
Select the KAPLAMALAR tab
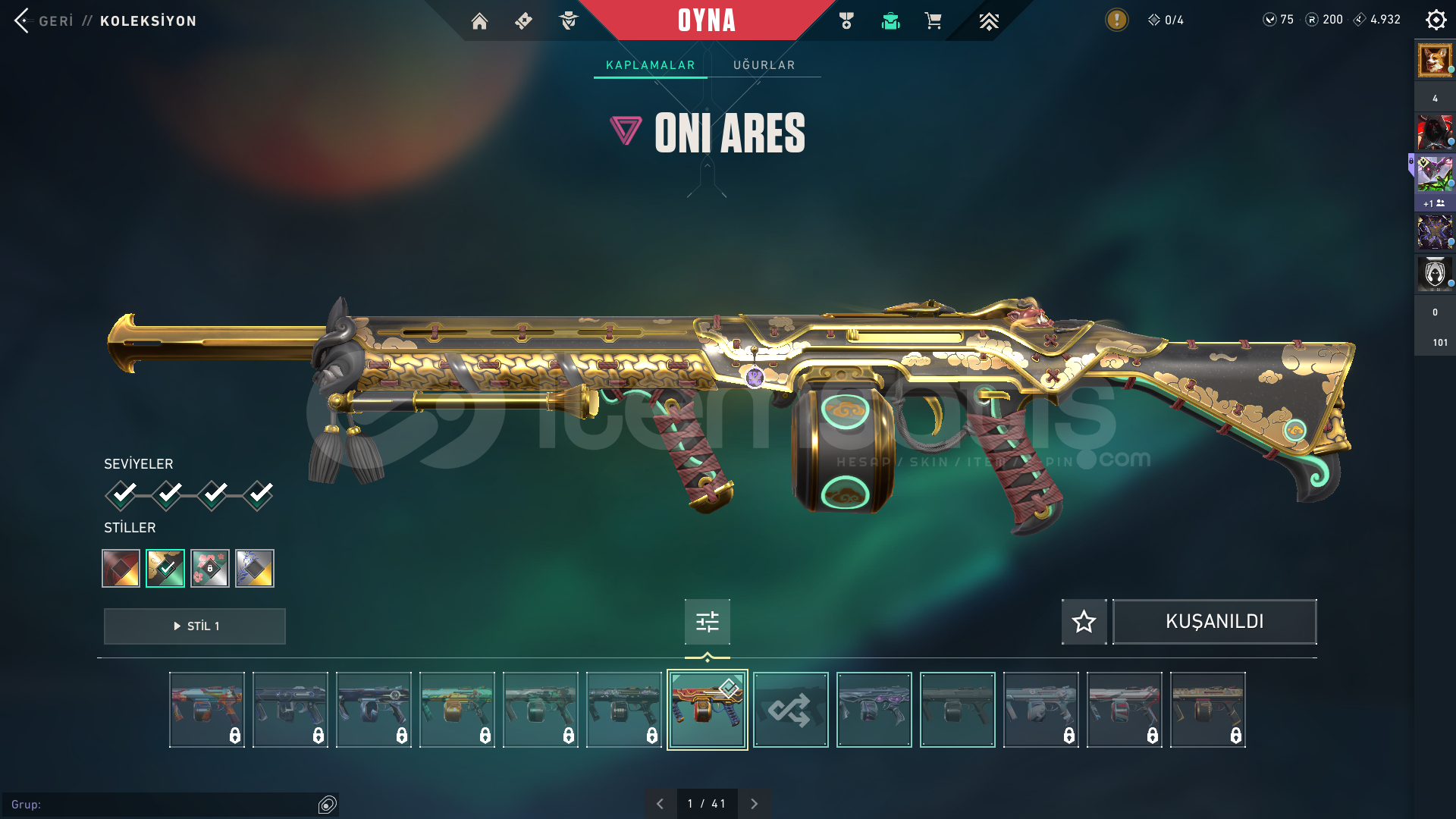coord(650,65)
